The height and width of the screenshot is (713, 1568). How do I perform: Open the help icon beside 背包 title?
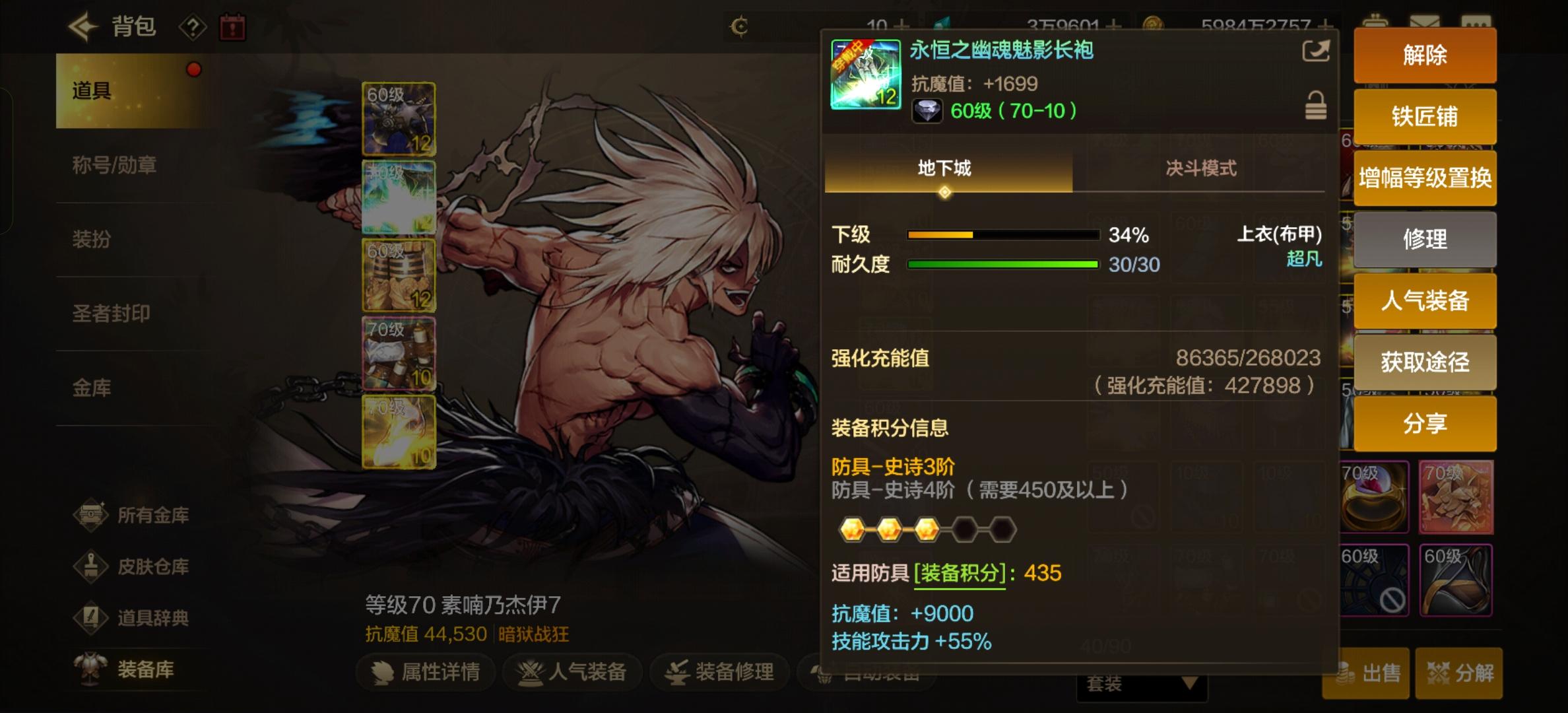pyautogui.click(x=191, y=26)
